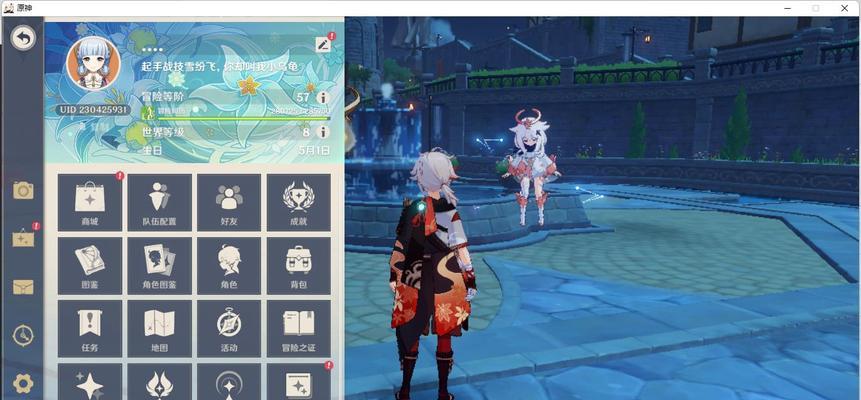Image resolution: width=861 pixels, height=400 pixels.
Task: Open 队伍配置 party setup
Action: tap(159, 203)
